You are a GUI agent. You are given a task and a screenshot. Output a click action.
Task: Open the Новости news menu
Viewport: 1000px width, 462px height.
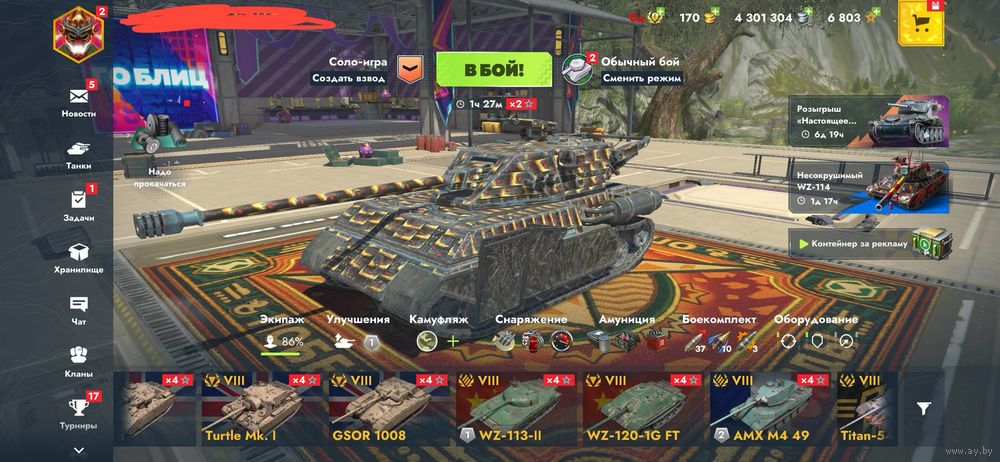[79, 101]
